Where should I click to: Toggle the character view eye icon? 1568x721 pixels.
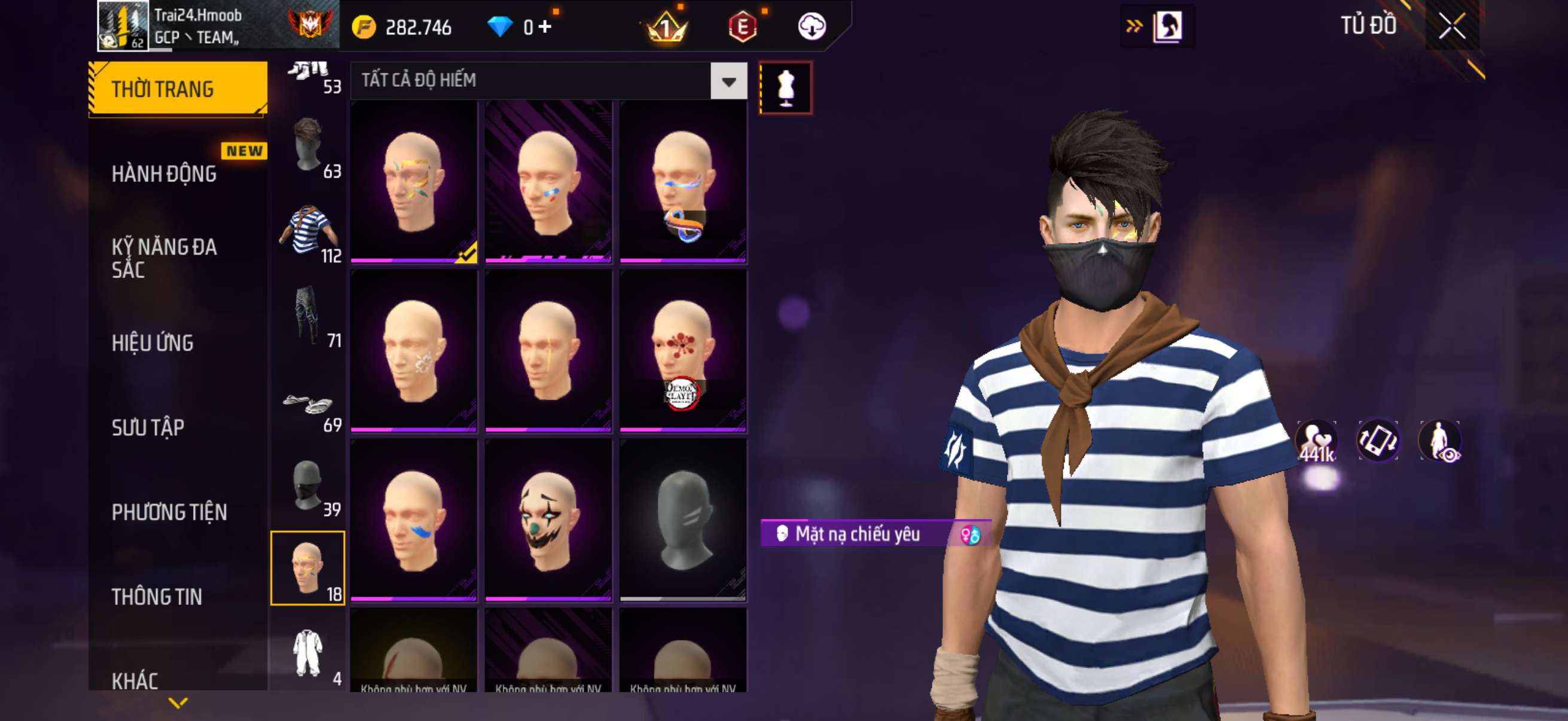tap(1439, 442)
